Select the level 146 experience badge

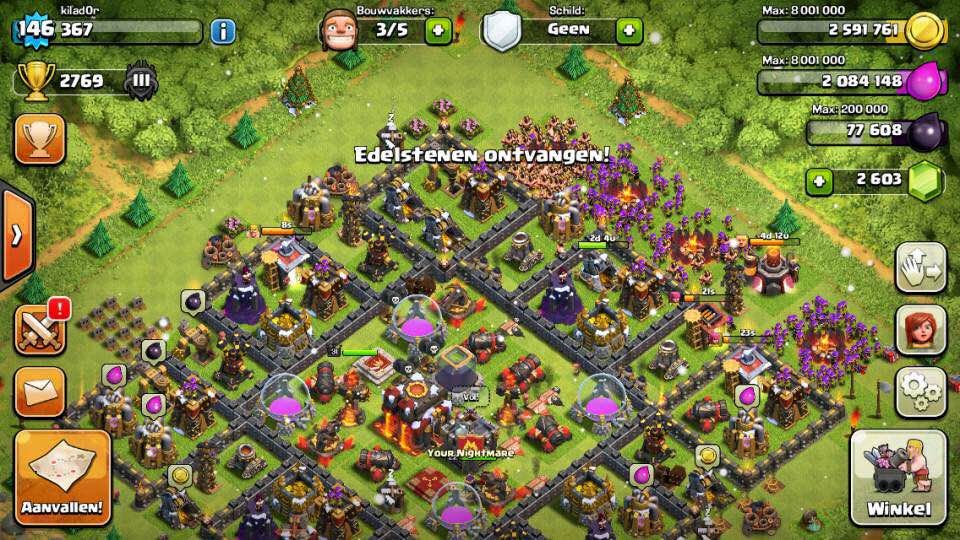pyautogui.click(x=34, y=29)
